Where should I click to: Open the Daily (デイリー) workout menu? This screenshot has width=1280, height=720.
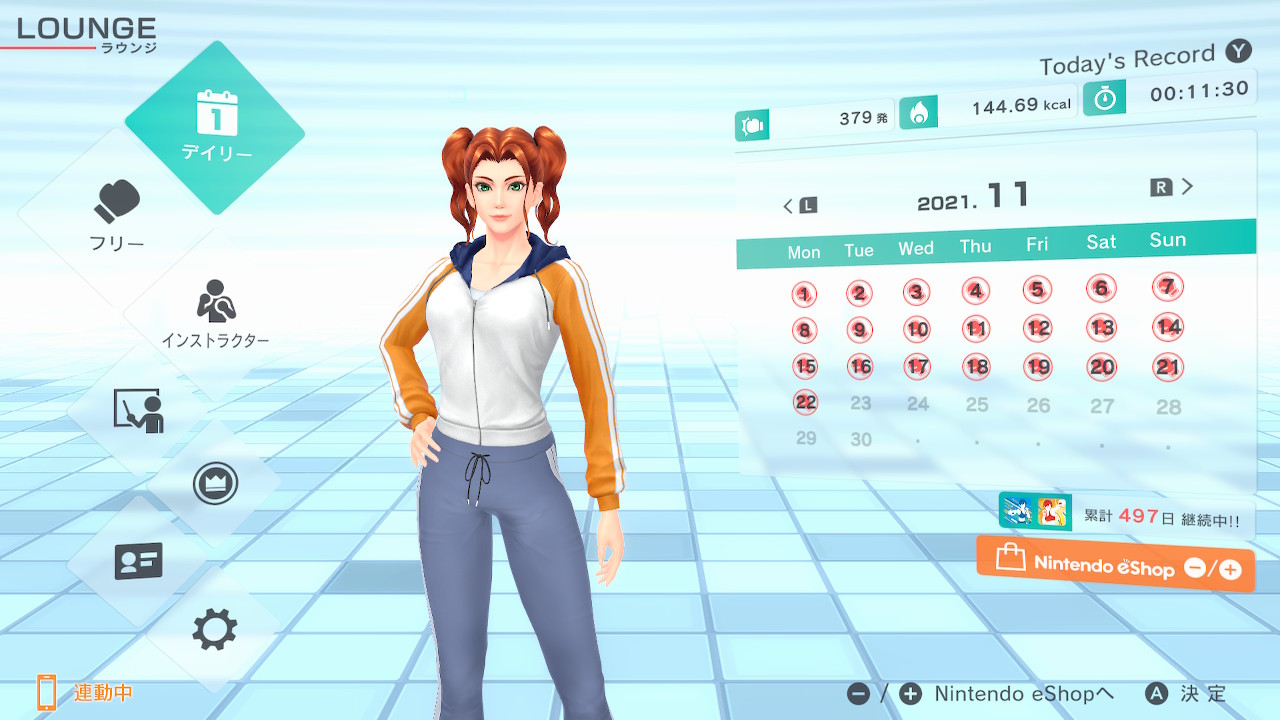click(215, 127)
